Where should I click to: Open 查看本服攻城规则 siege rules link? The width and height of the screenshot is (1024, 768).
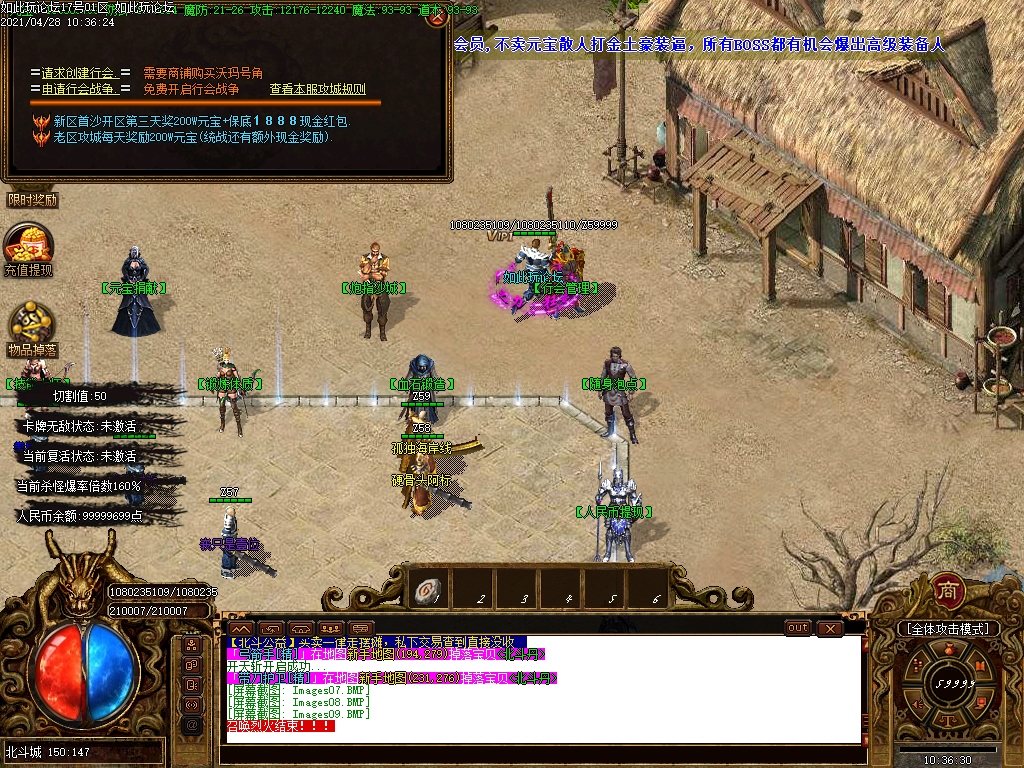pos(317,89)
